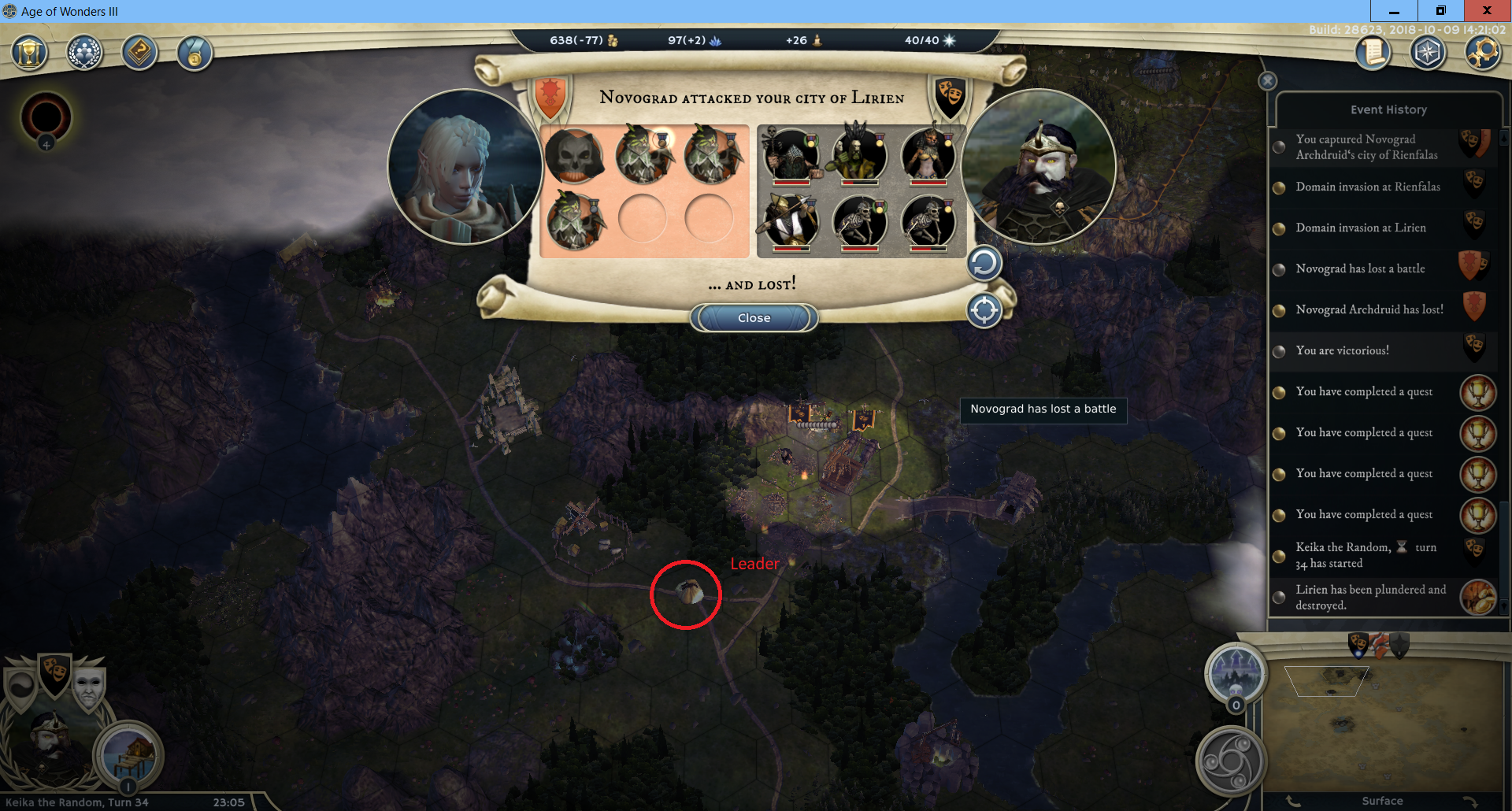Click the replay battle circular arrow button
Image resolution: width=1512 pixels, height=811 pixels.
click(984, 264)
